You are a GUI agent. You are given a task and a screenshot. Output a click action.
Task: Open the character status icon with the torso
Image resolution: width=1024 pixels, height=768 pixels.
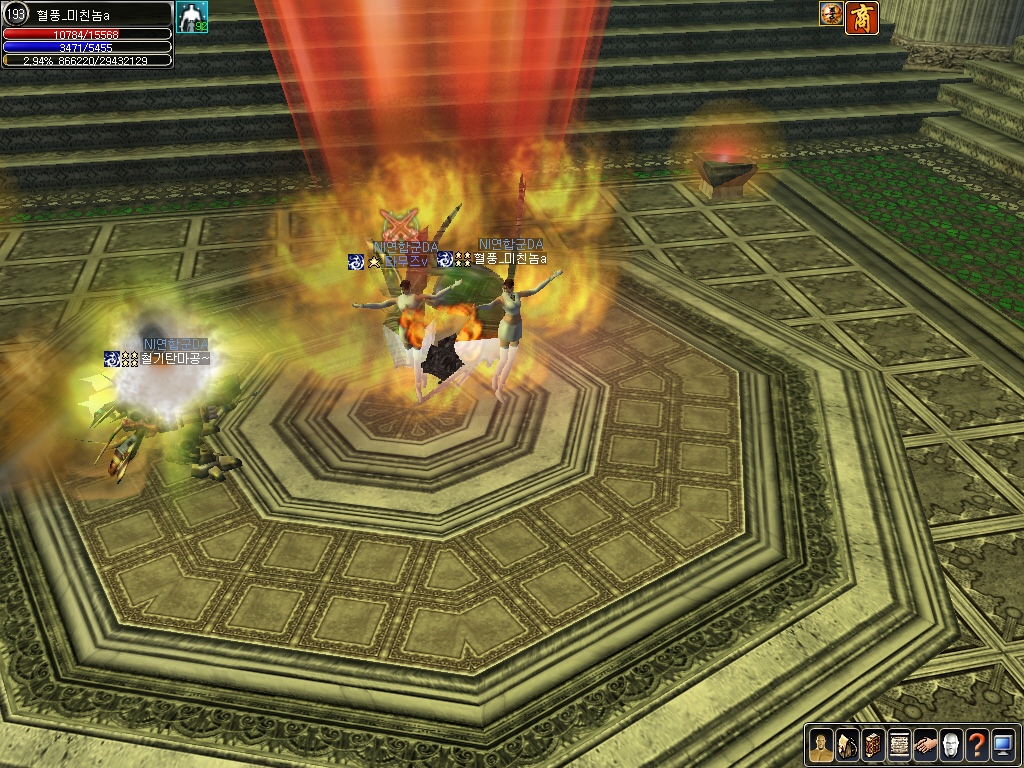tap(821, 745)
